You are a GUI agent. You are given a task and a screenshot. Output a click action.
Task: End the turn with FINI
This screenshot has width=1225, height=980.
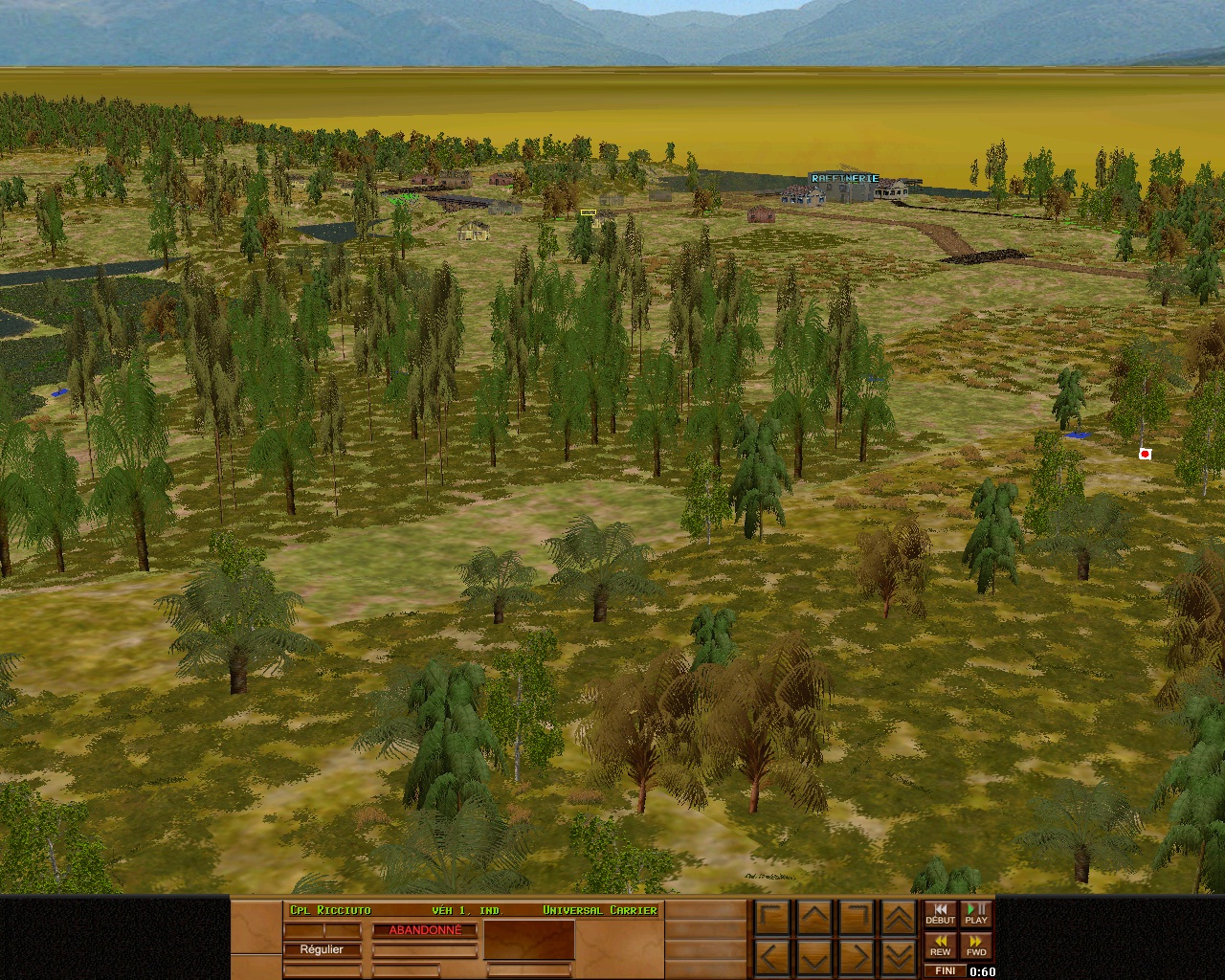pos(945,970)
